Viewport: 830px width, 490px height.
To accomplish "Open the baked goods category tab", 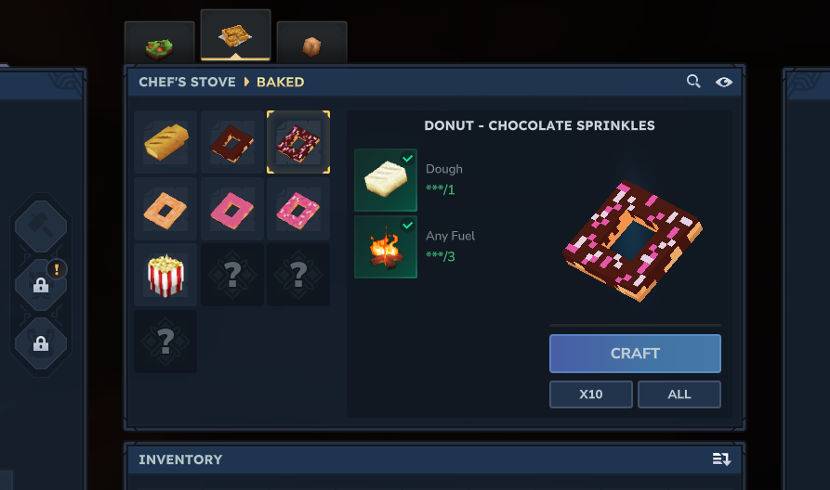I will (235, 38).
